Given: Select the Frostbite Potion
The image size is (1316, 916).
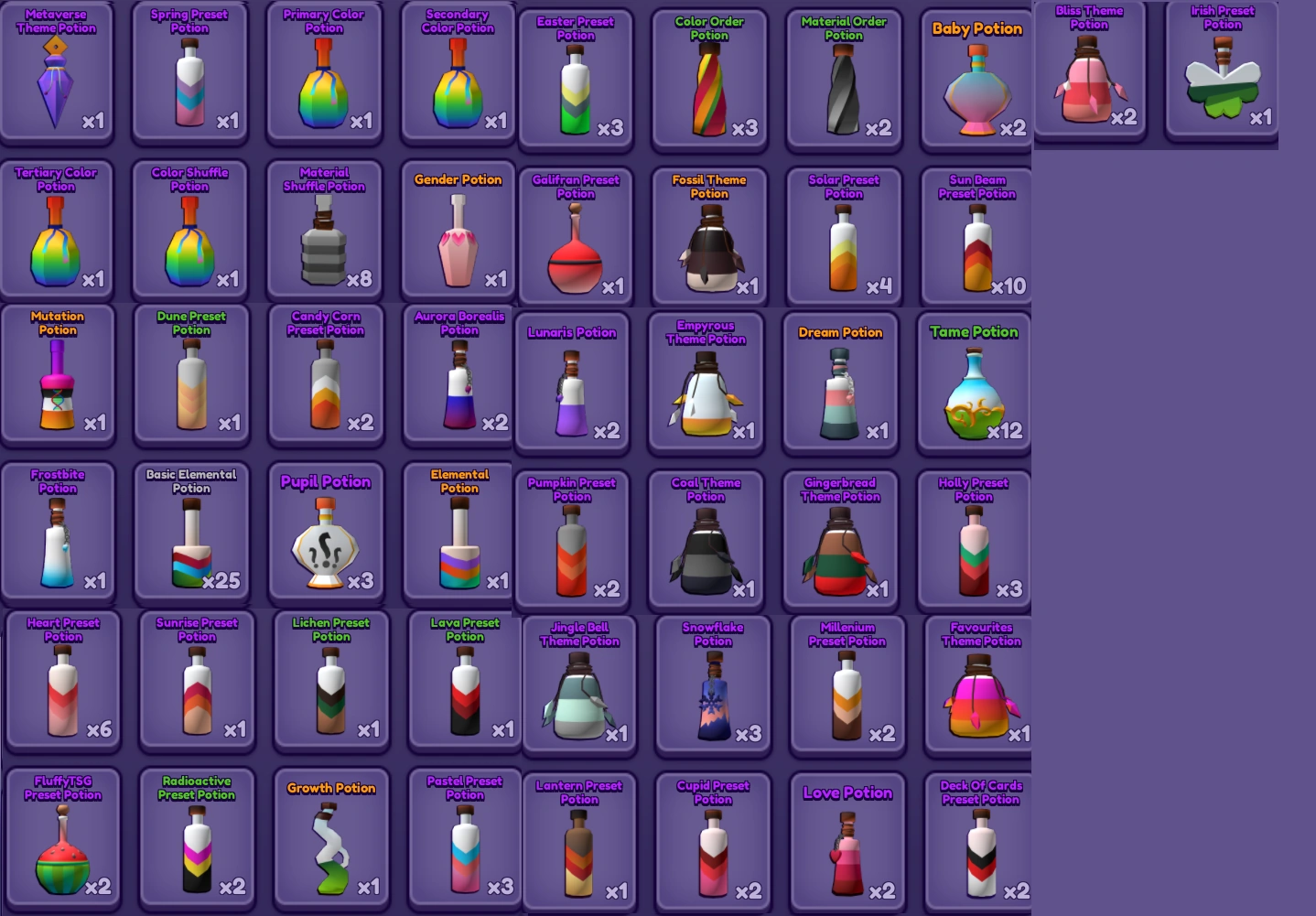Looking at the screenshot, I should pos(57,531).
